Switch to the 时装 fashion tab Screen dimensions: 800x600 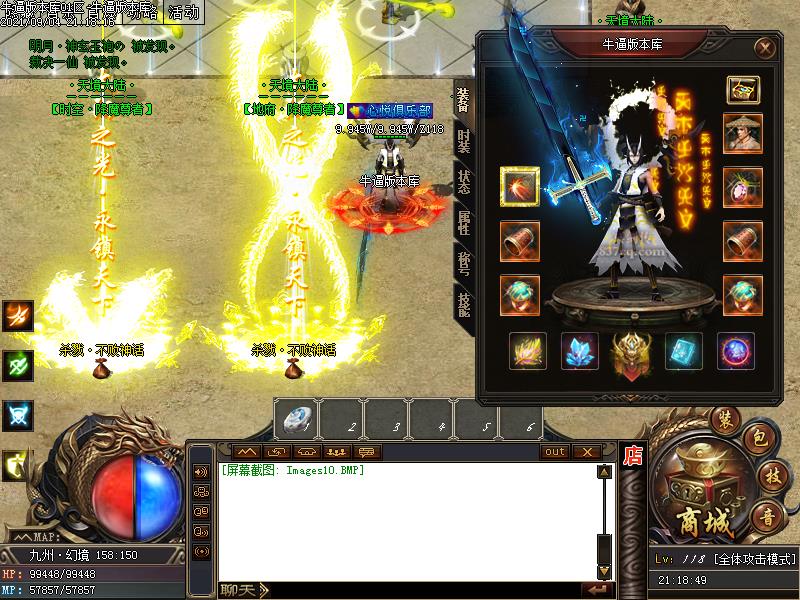coord(463,140)
